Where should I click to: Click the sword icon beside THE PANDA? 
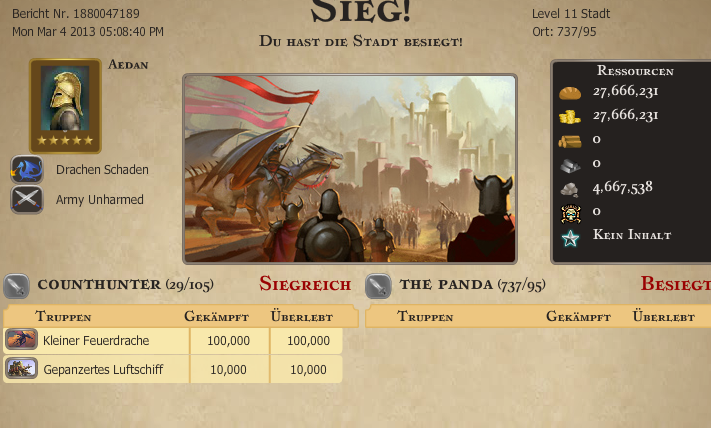coord(378,286)
